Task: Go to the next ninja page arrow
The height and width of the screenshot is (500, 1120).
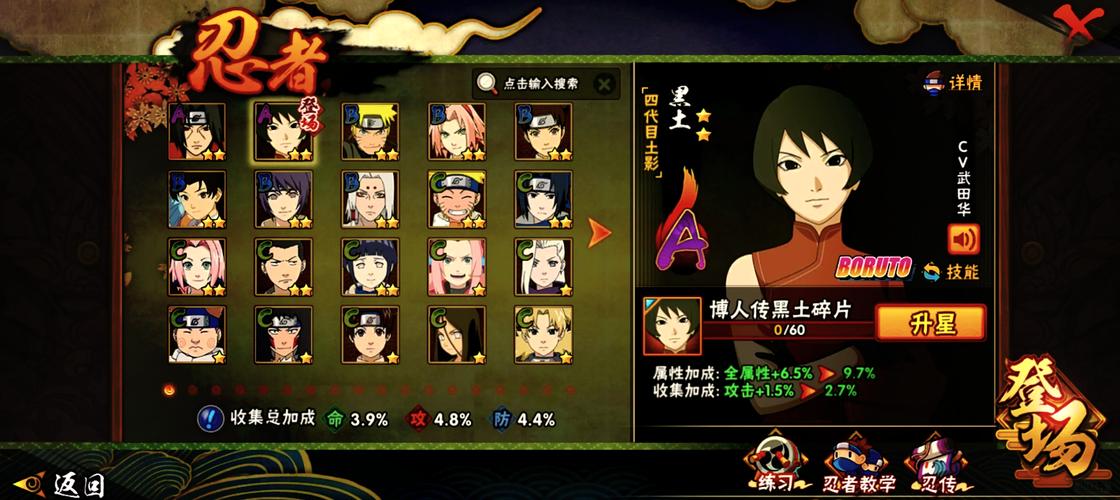Action: point(600,234)
